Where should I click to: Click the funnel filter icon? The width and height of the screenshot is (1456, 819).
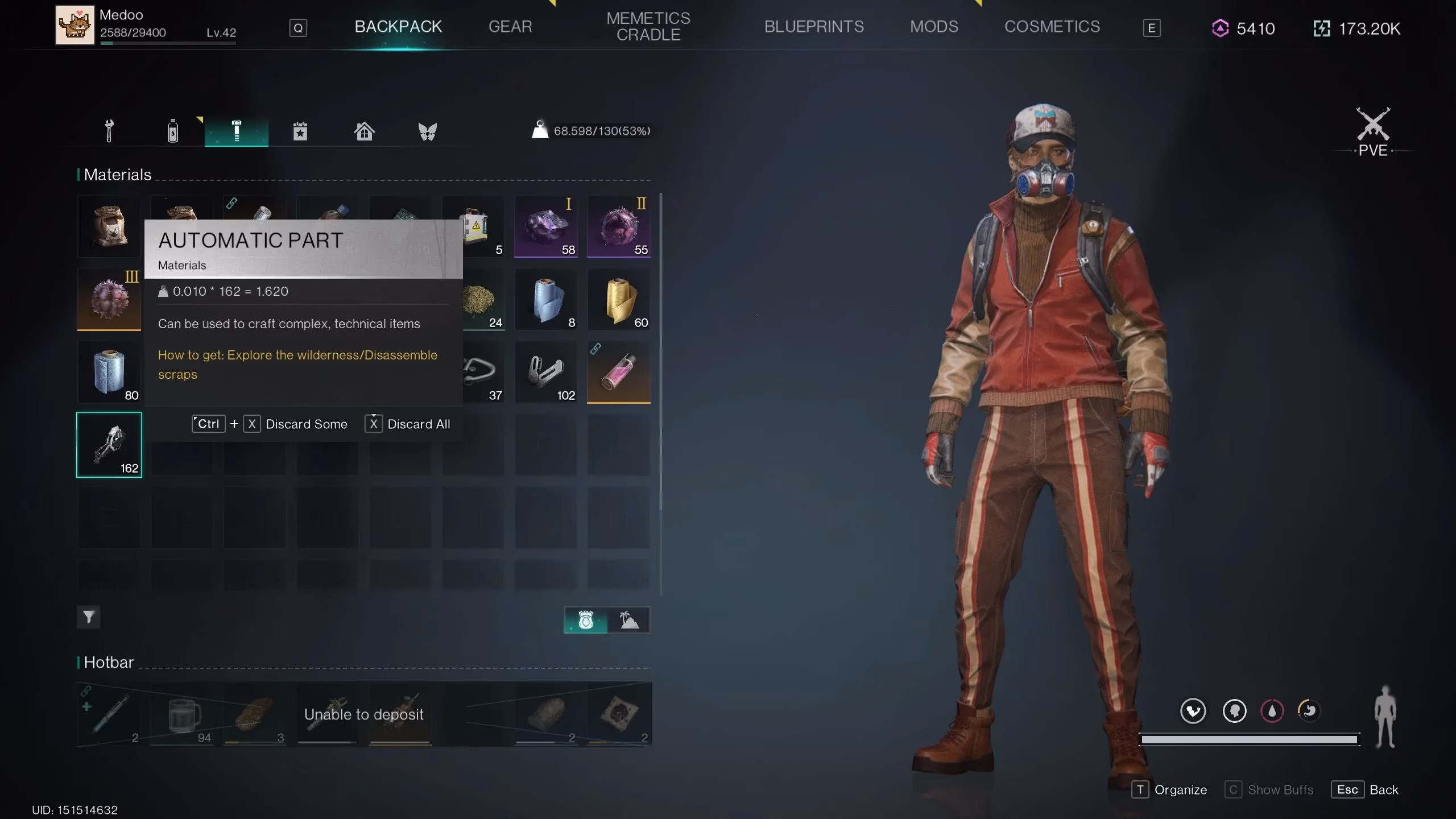pos(88,617)
